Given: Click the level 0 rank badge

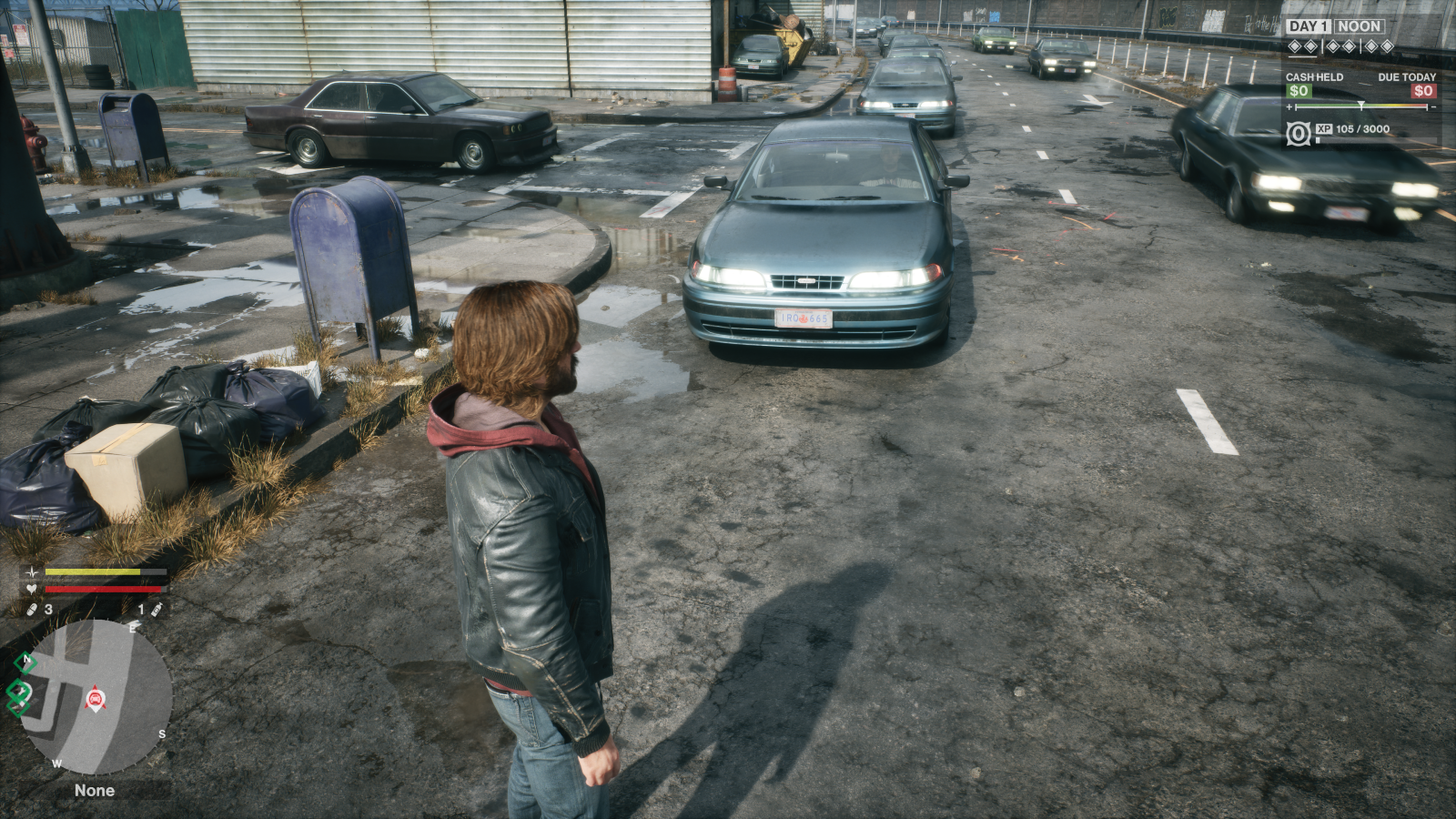Looking at the screenshot, I should [x=1299, y=134].
